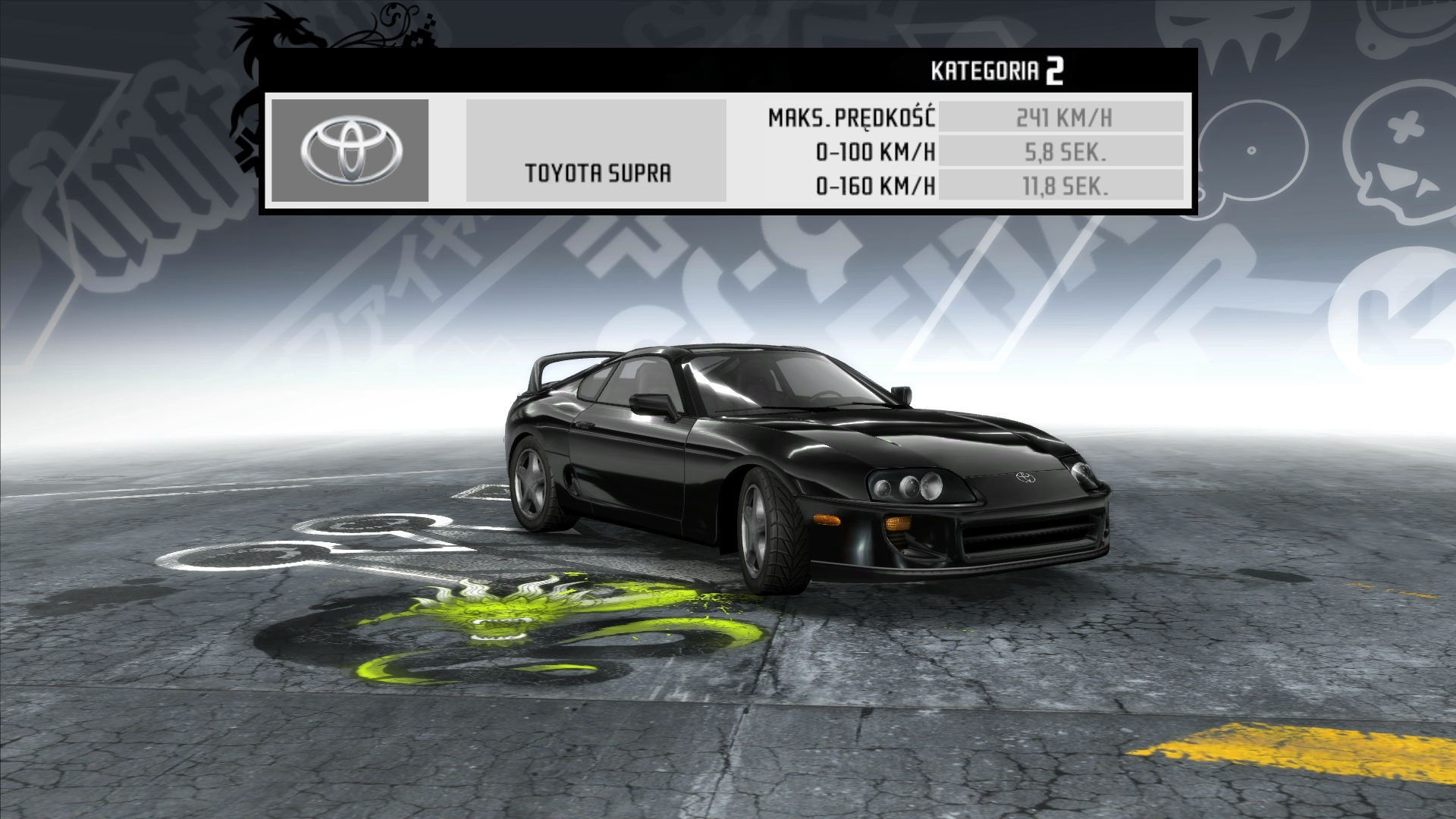Viewport: 1456px width, 819px height.
Task: Select the Toyota Supra name panel
Action: coord(596,151)
